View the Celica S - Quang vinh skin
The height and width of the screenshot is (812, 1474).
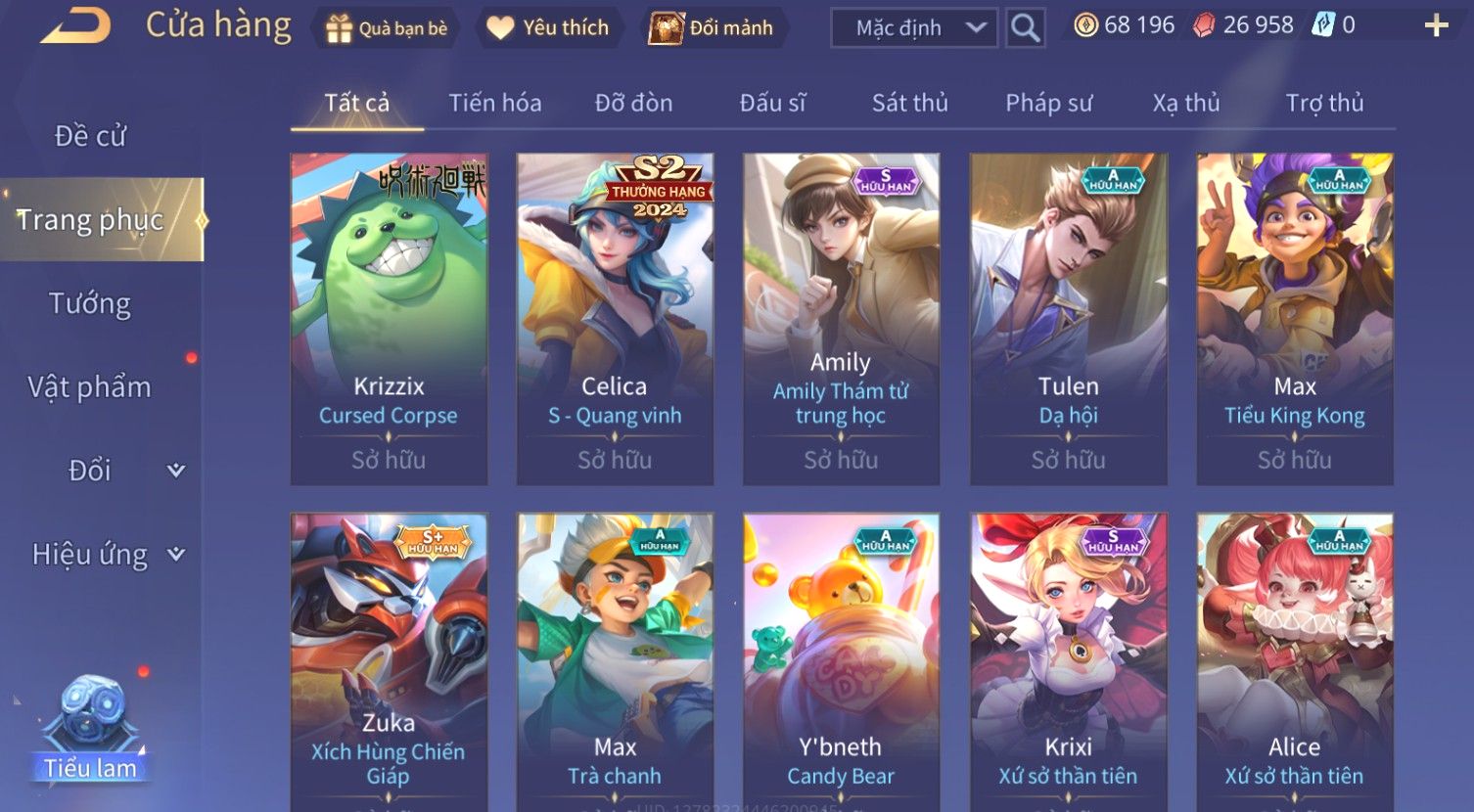pos(615,318)
